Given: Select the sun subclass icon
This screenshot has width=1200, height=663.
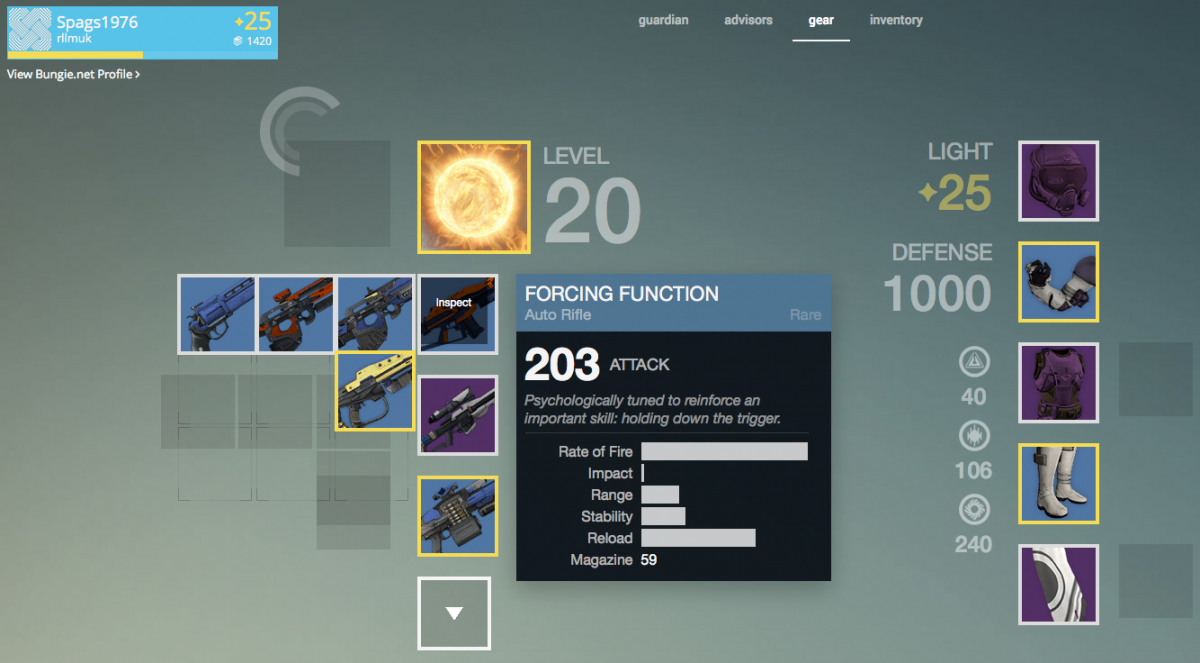Looking at the screenshot, I should pos(473,196).
